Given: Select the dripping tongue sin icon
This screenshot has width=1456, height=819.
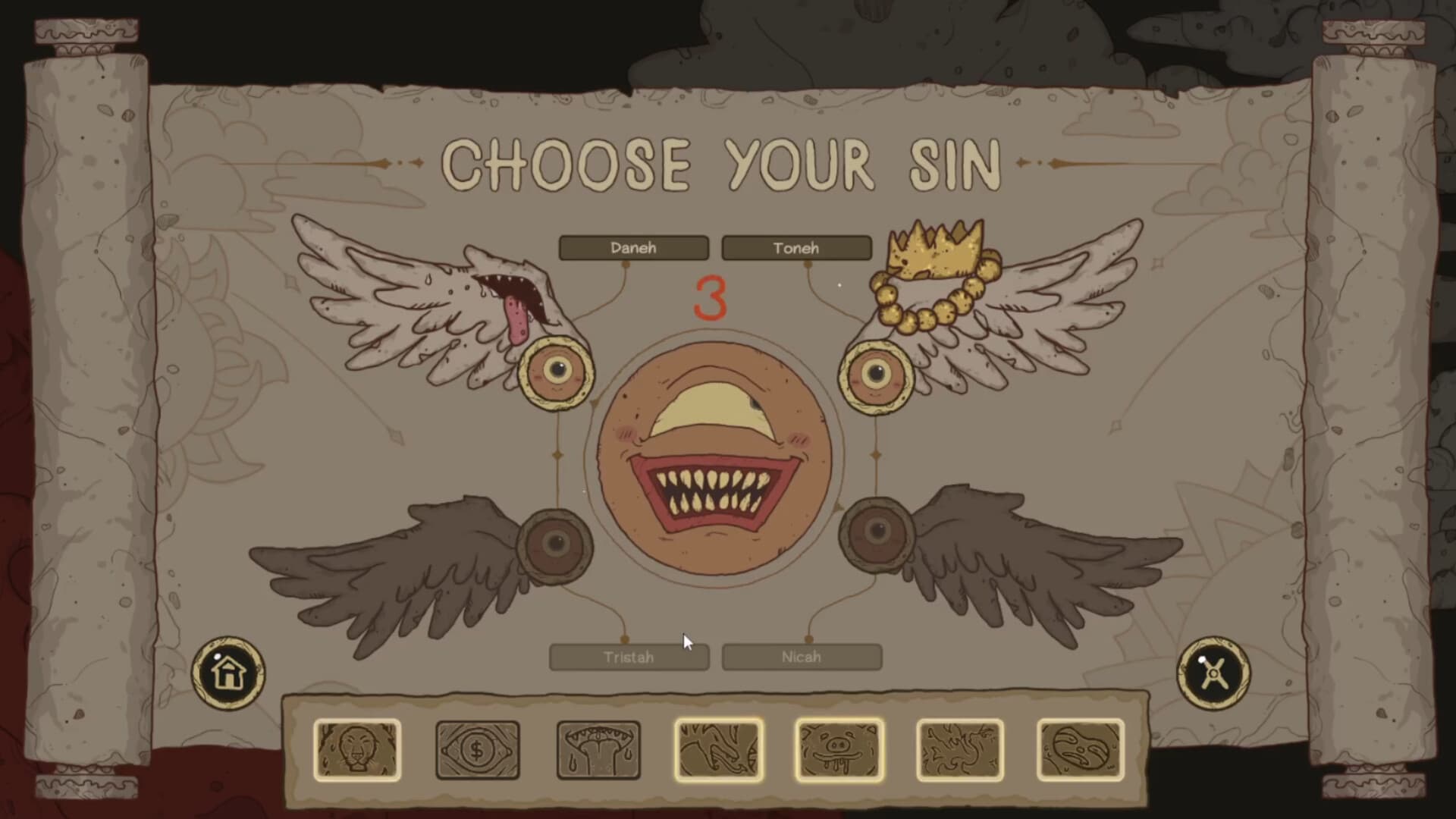Looking at the screenshot, I should (x=598, y=749).
